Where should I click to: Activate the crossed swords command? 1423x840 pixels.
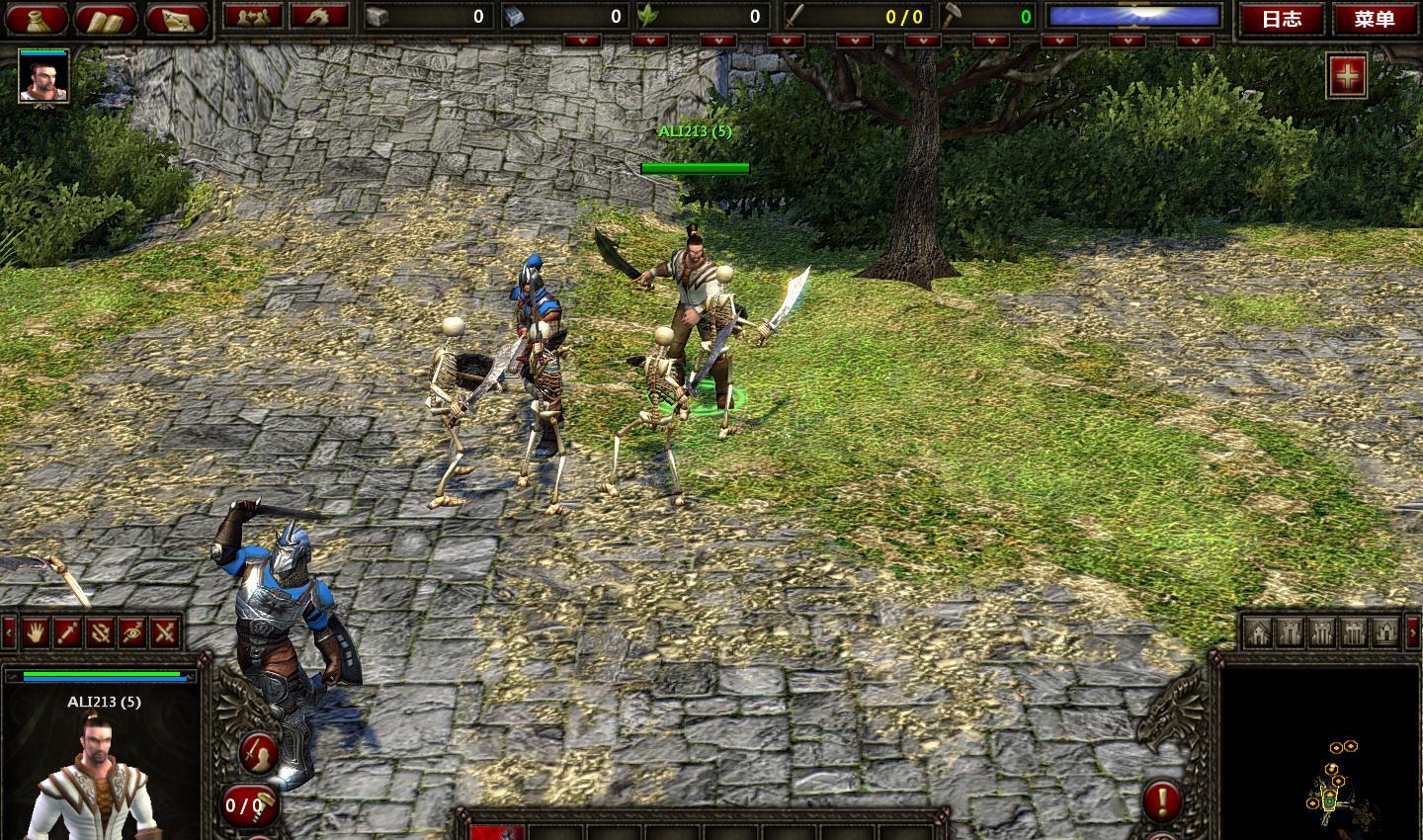pos(165,631)
